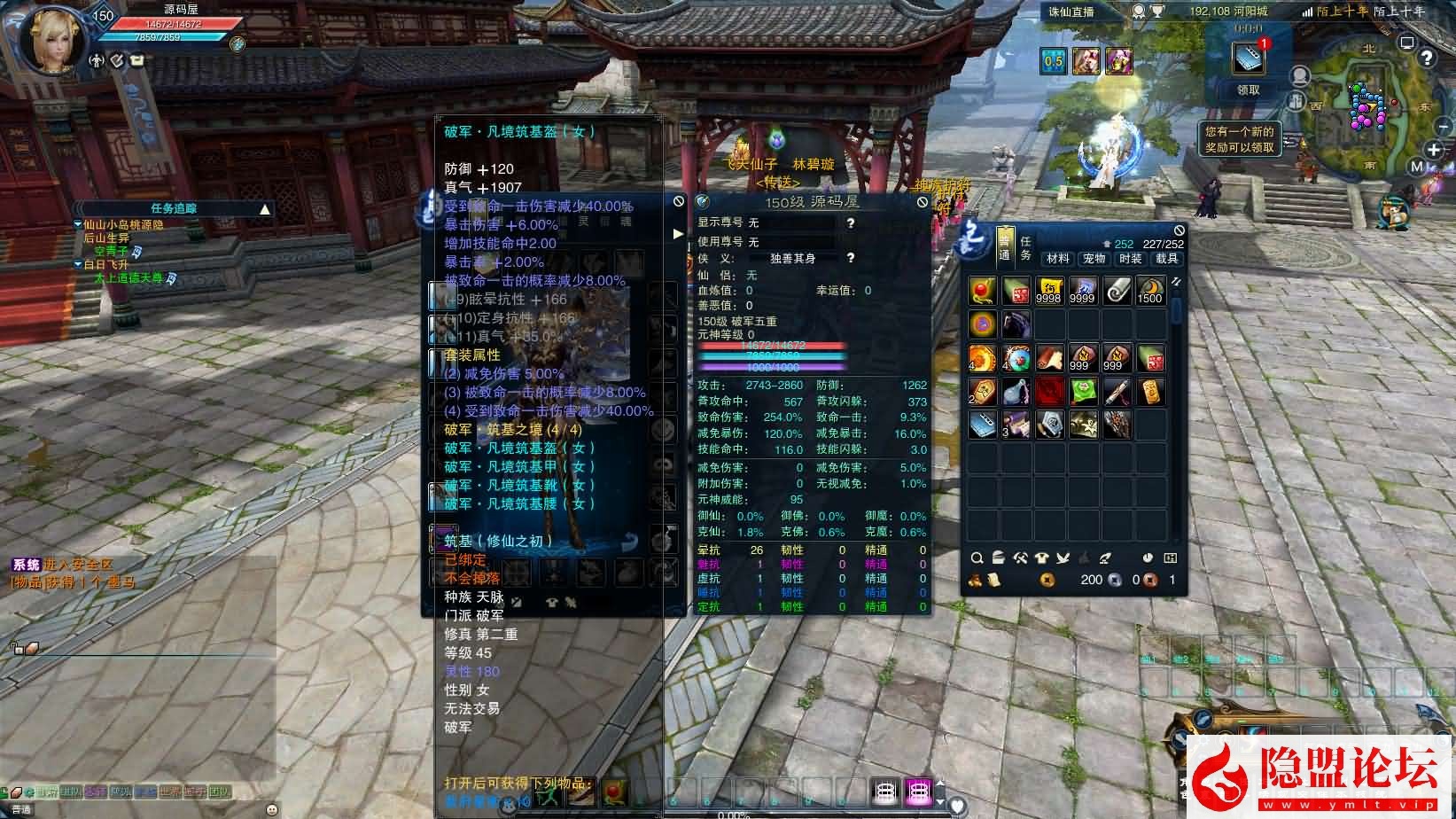Screen dimensions: 1456x819
Task: Select the green flag item in bag
Action: point(1083,391)
